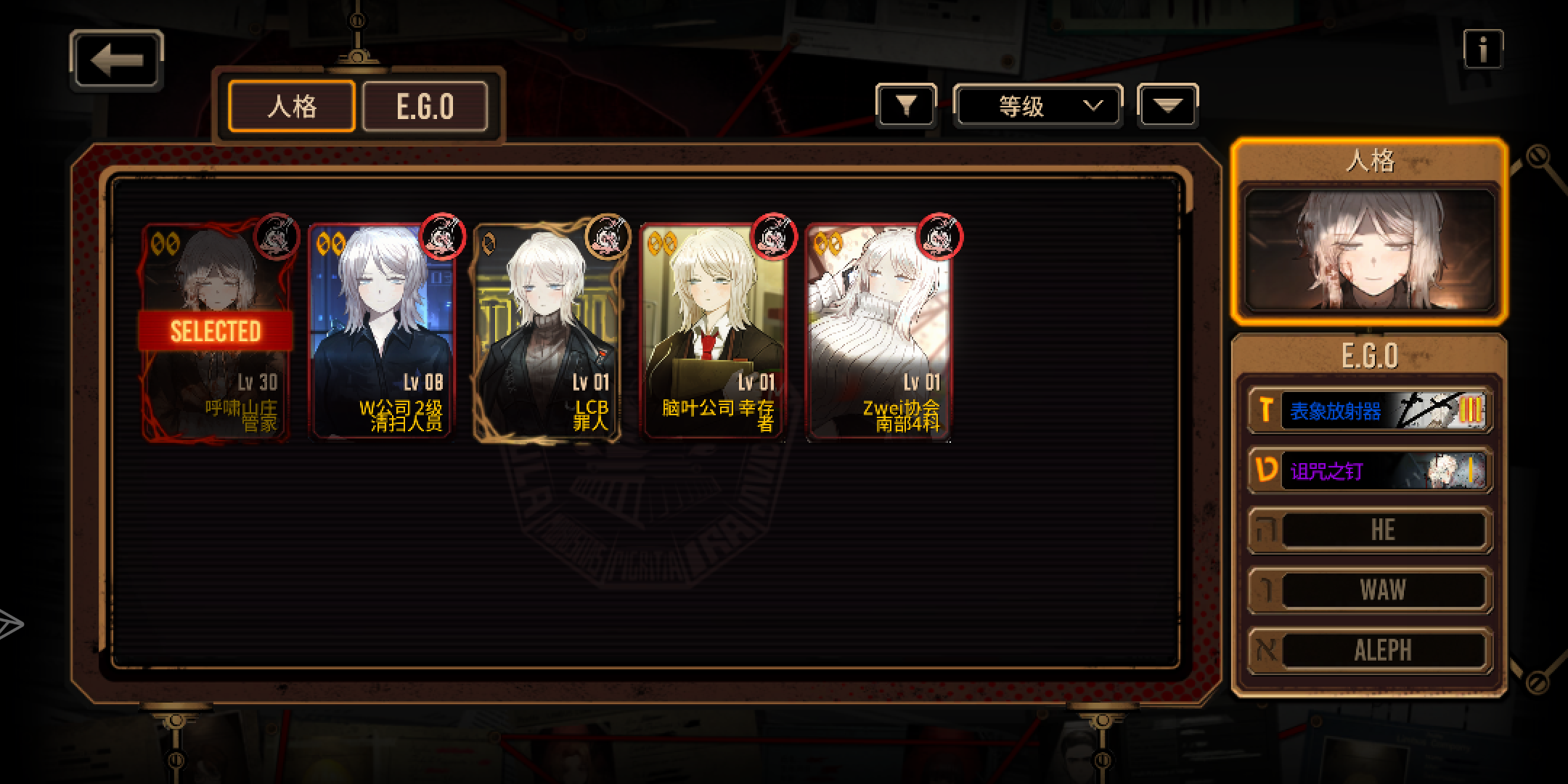
Task: Open the 诅咒之钉 E.G.O slot
Action: tap(1369, 470)
